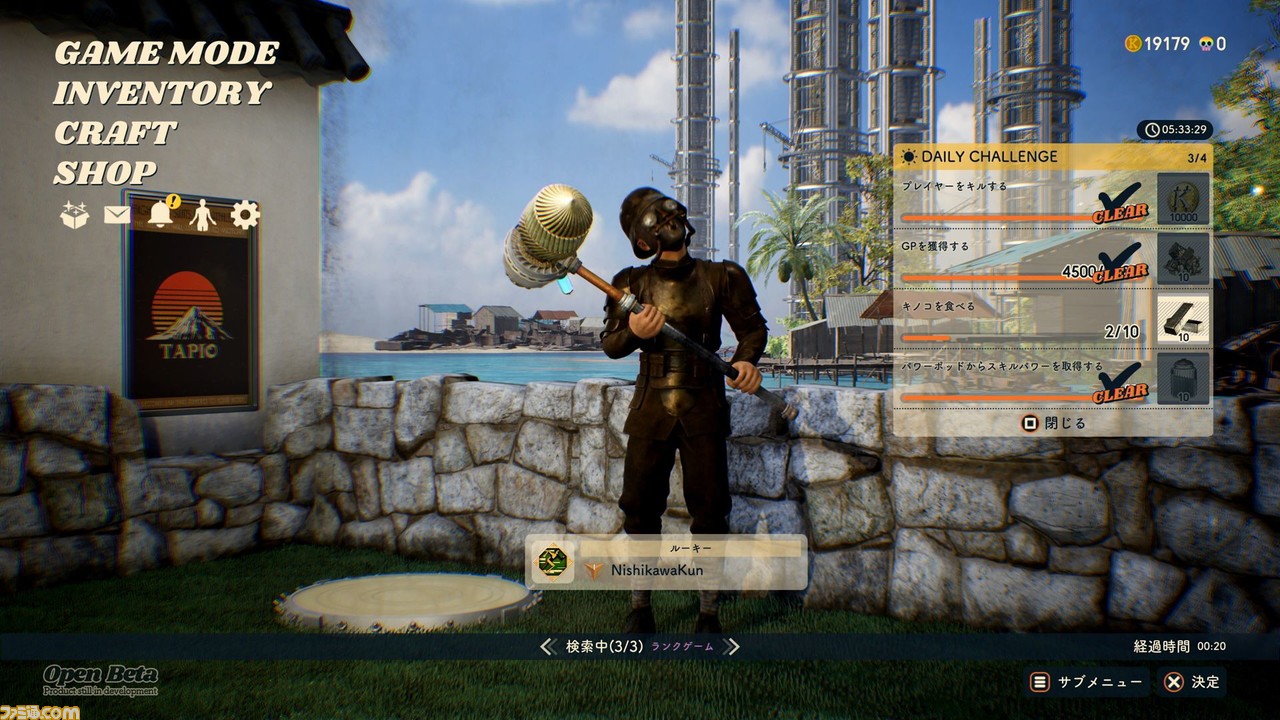Switch to previous match mode with left arrow

click(547, 647)
